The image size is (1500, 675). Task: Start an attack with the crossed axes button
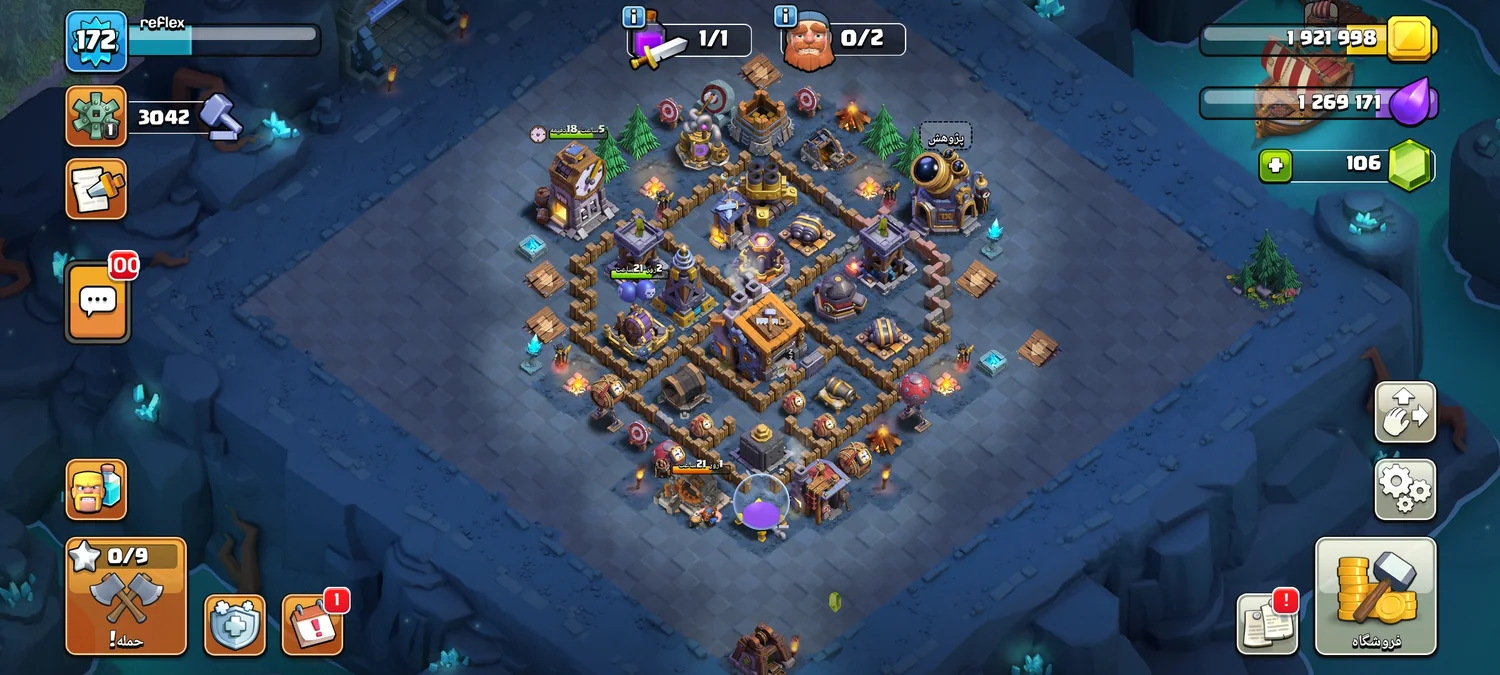pyautogui.click(x=126, y=597)
